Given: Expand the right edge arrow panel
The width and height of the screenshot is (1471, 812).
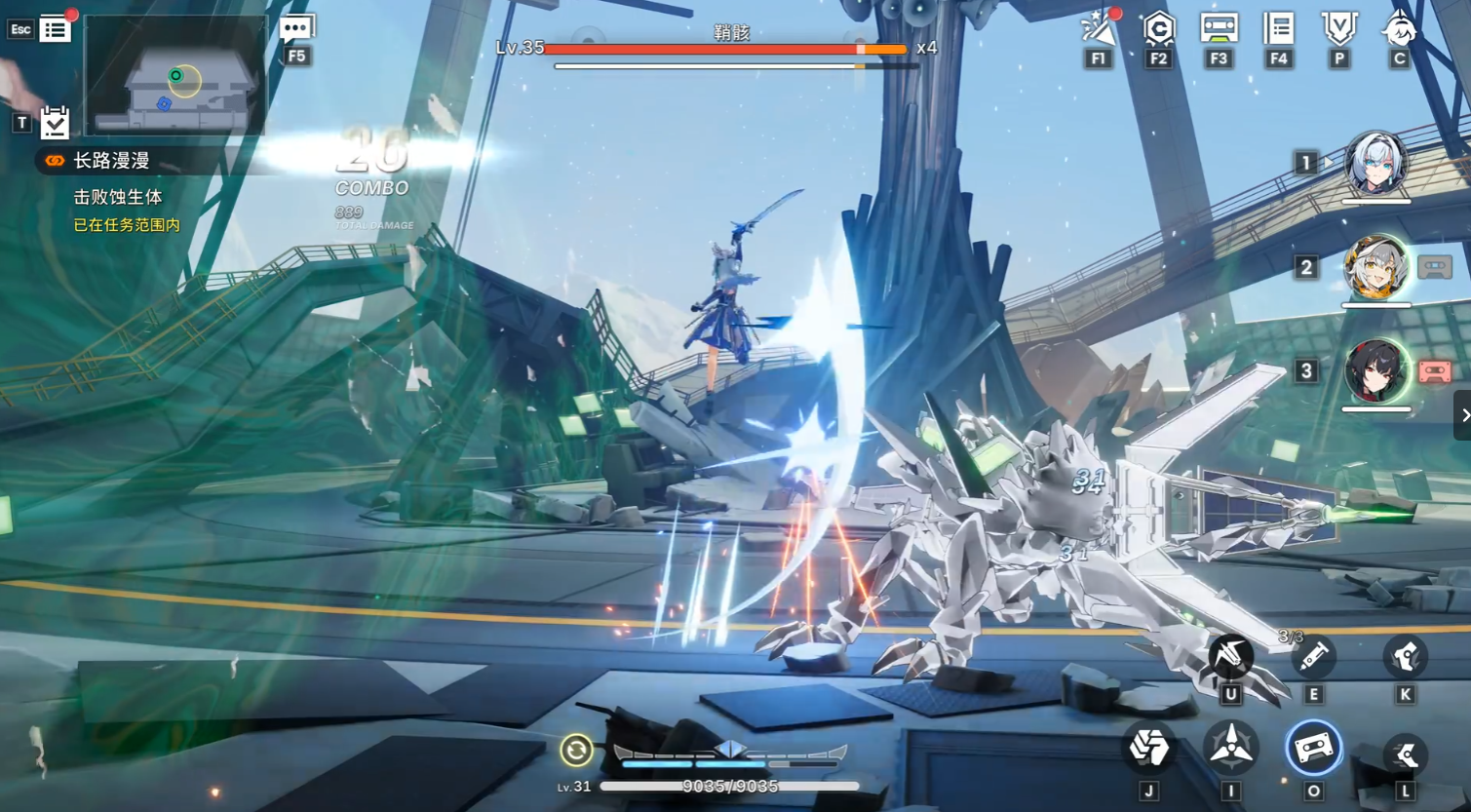Looking at the screenshot, I should point(1463,415).
